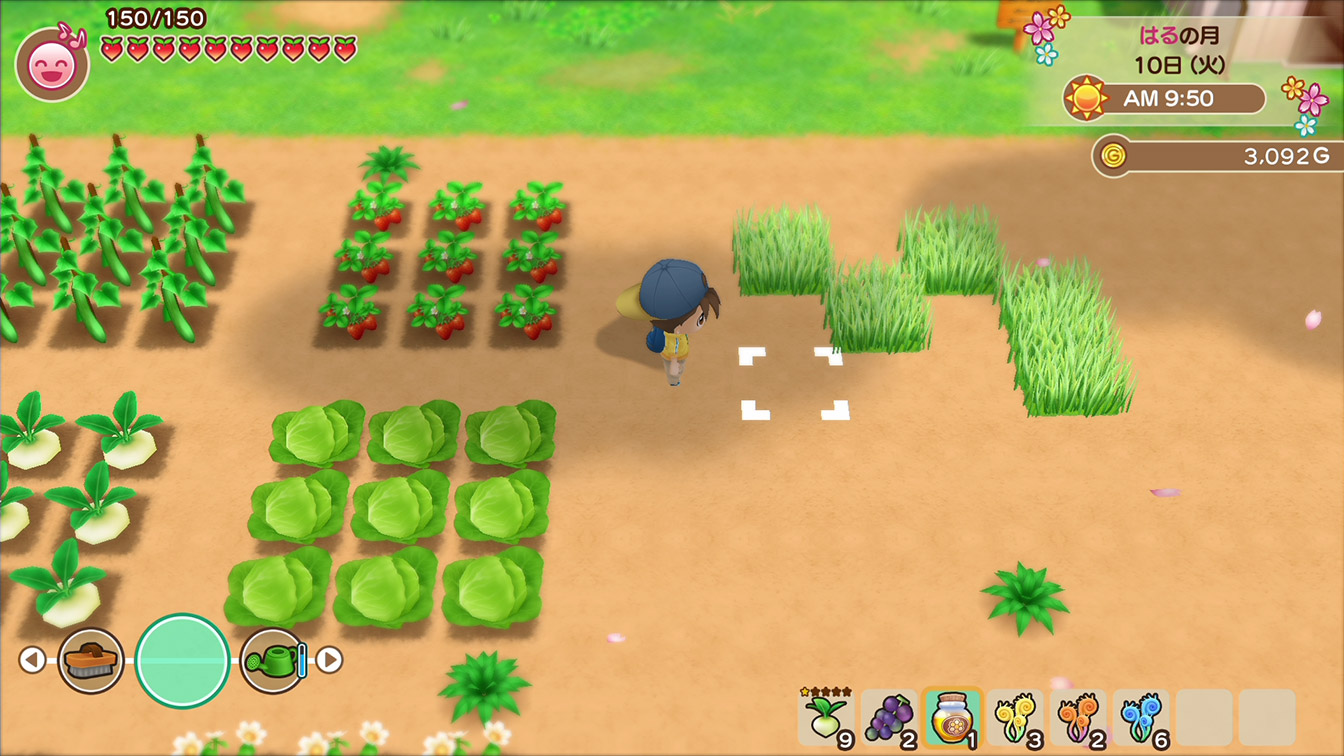Select the blue grass item slot
This screenshot has width=1344, height=756.
point(1141,717)
